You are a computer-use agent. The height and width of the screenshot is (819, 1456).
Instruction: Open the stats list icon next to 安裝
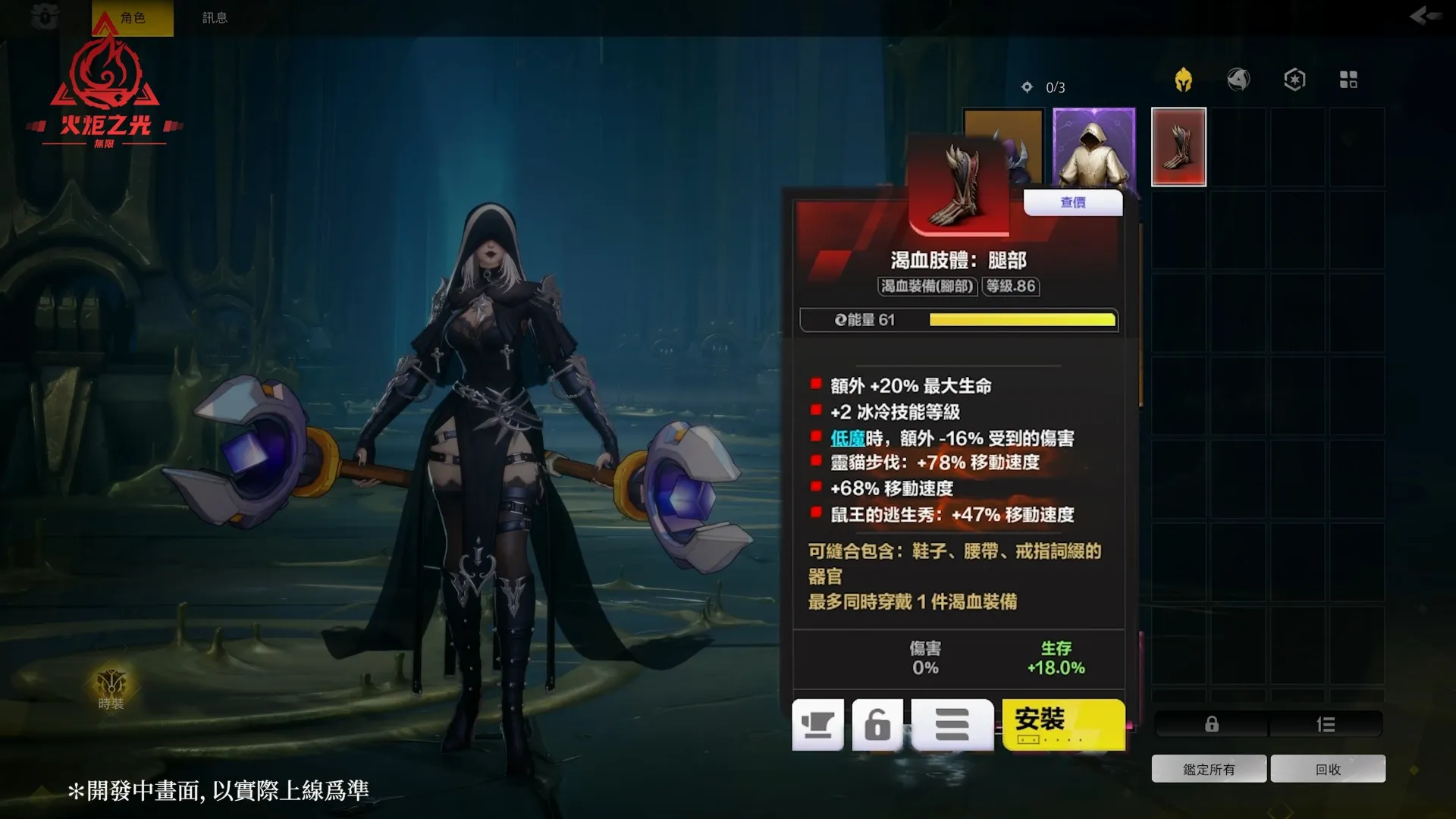point(952,726)
